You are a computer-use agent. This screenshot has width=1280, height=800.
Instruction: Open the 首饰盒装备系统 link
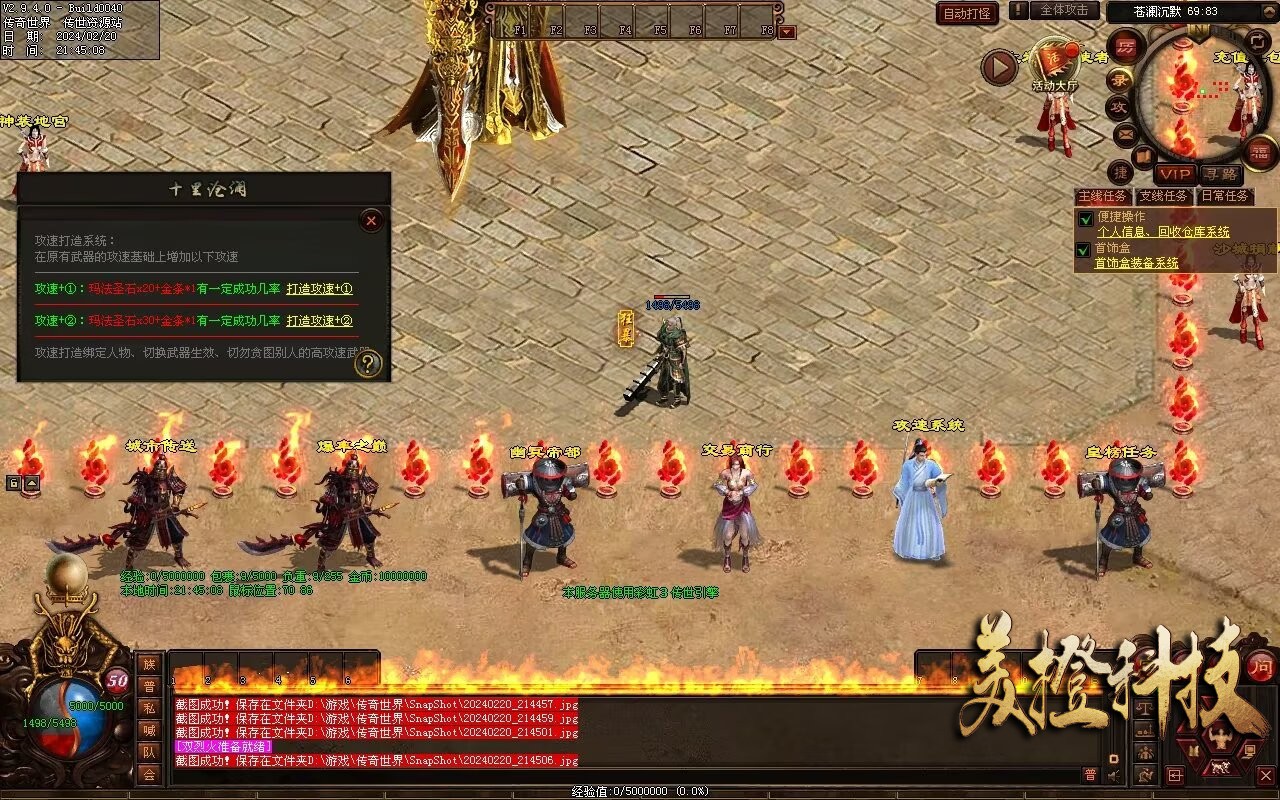point(1136,264)
